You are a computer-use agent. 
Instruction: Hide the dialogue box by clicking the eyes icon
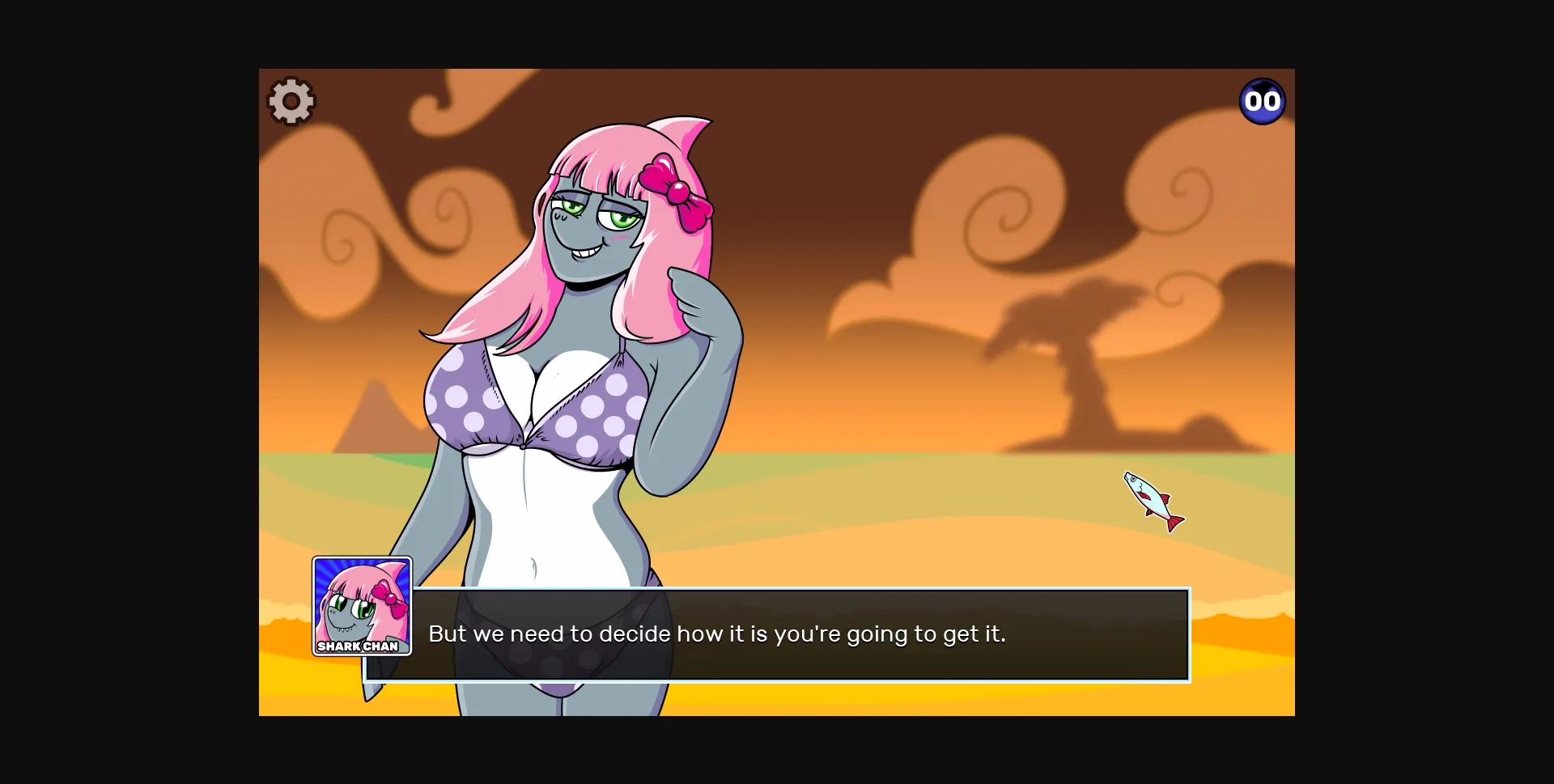[1262, 100]
